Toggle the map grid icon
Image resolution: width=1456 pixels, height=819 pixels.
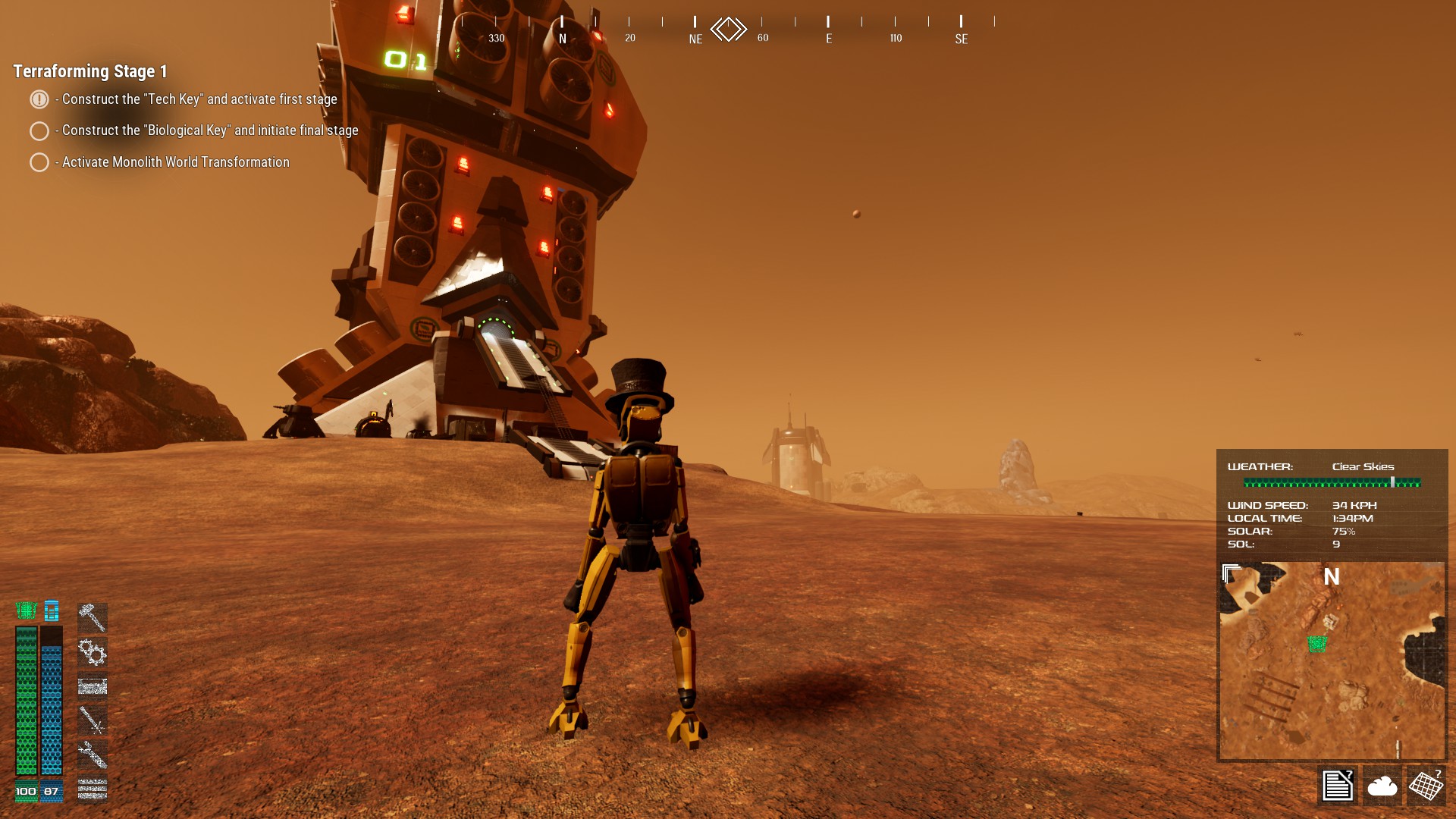click(x=1426, y=785)
